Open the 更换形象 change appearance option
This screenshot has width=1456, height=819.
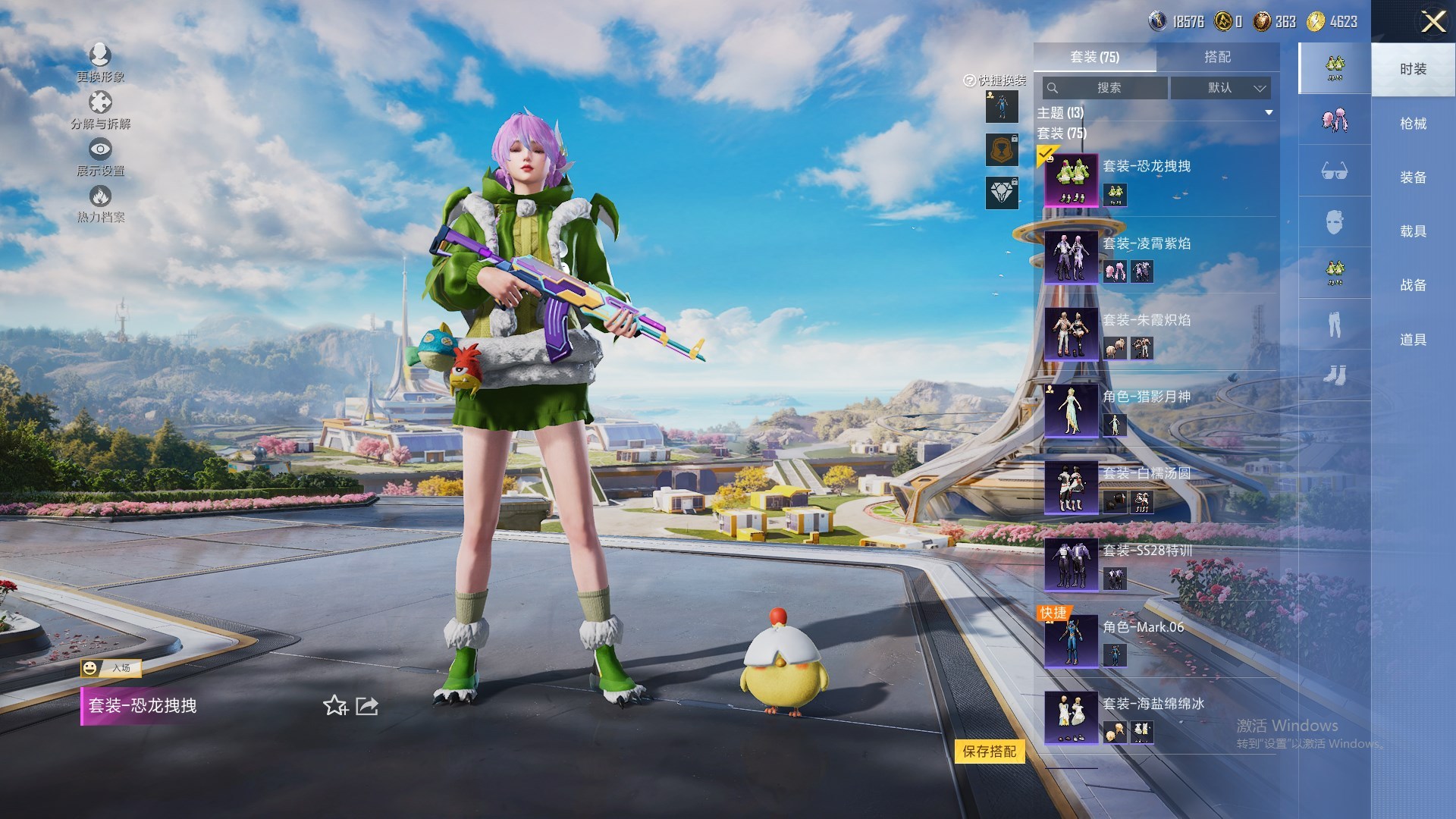100,62
